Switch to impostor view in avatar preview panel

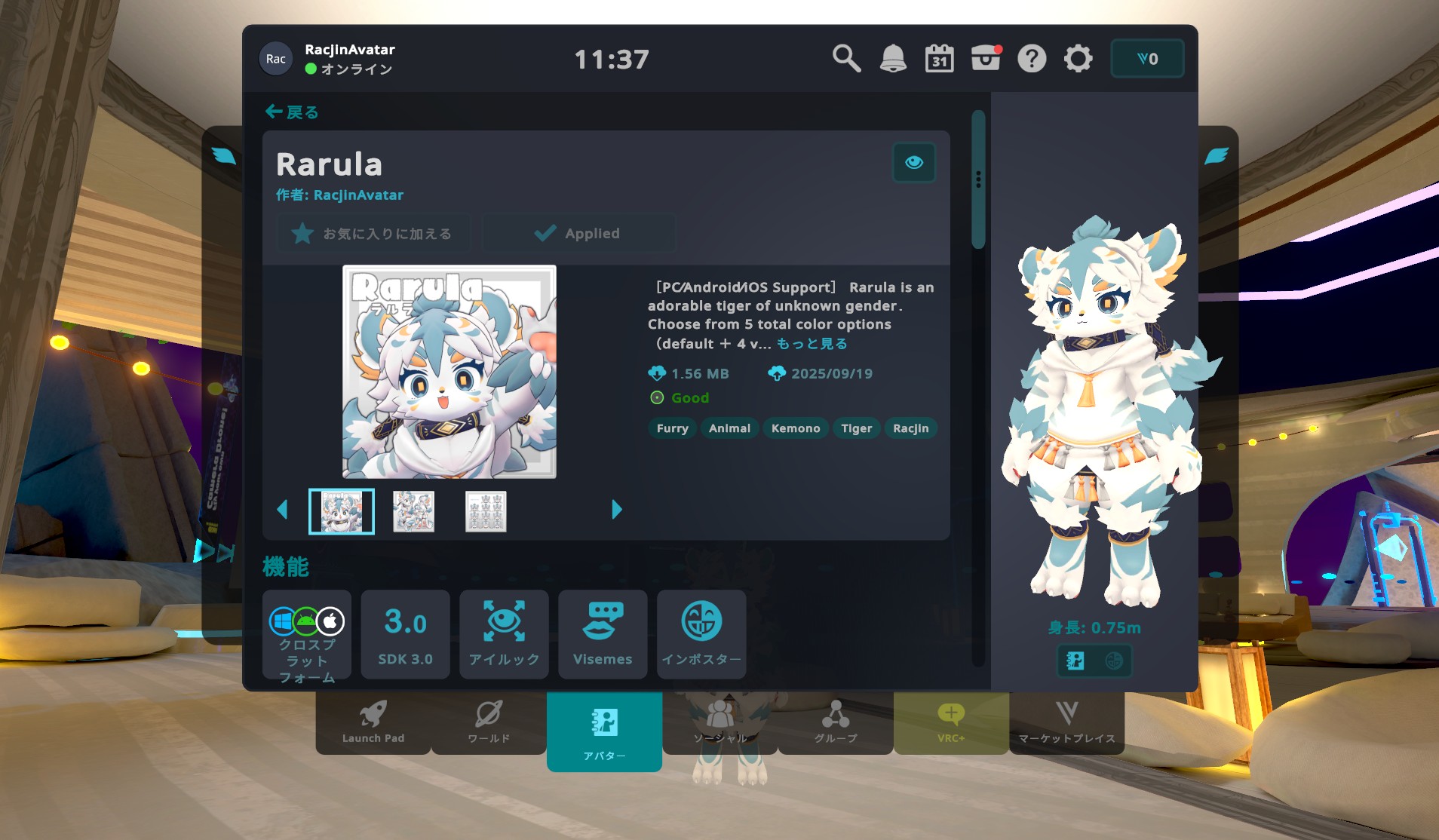pos(1115,661)
